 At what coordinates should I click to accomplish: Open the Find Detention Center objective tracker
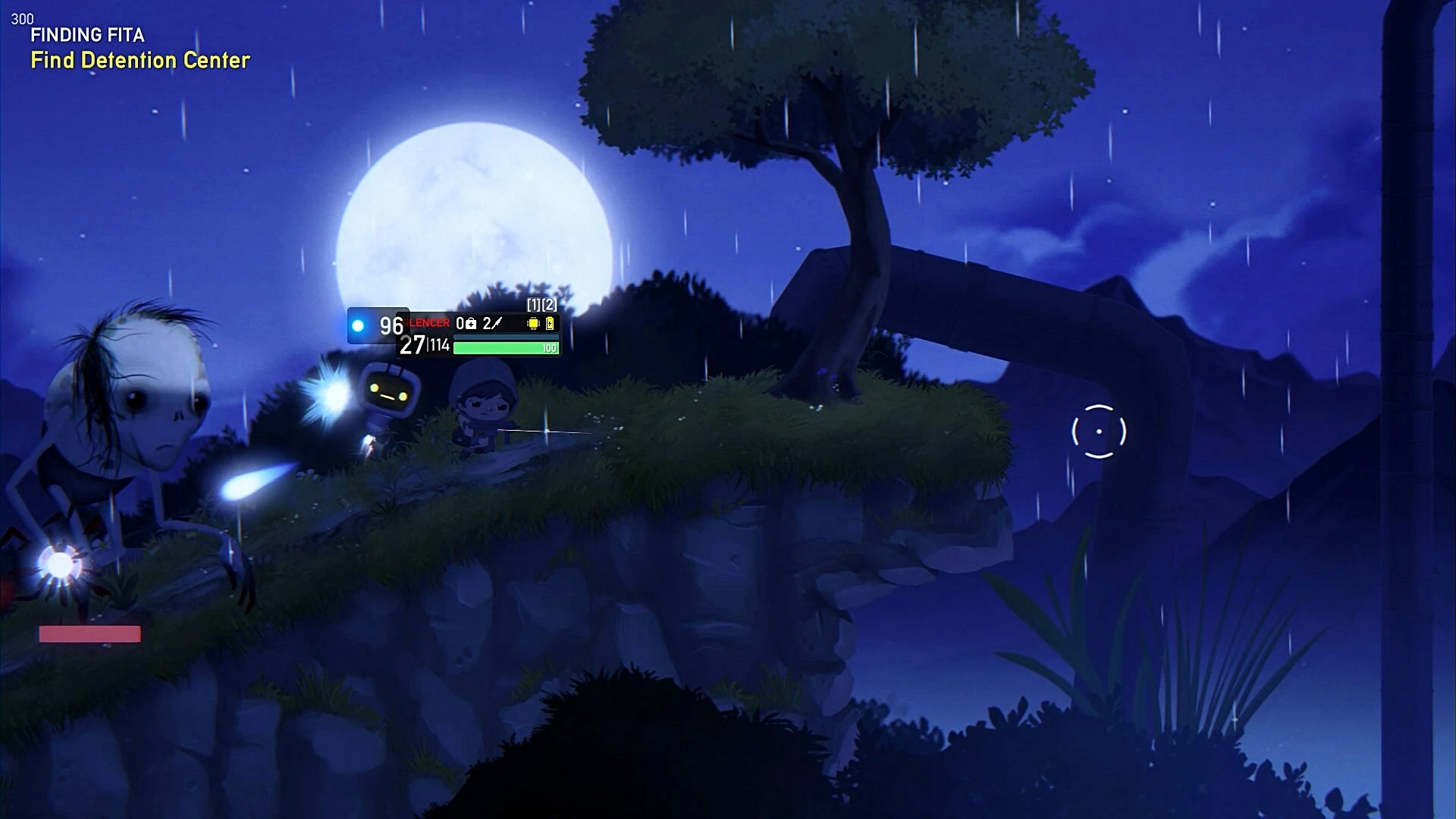pyautogui.click(x=140, y=61)
